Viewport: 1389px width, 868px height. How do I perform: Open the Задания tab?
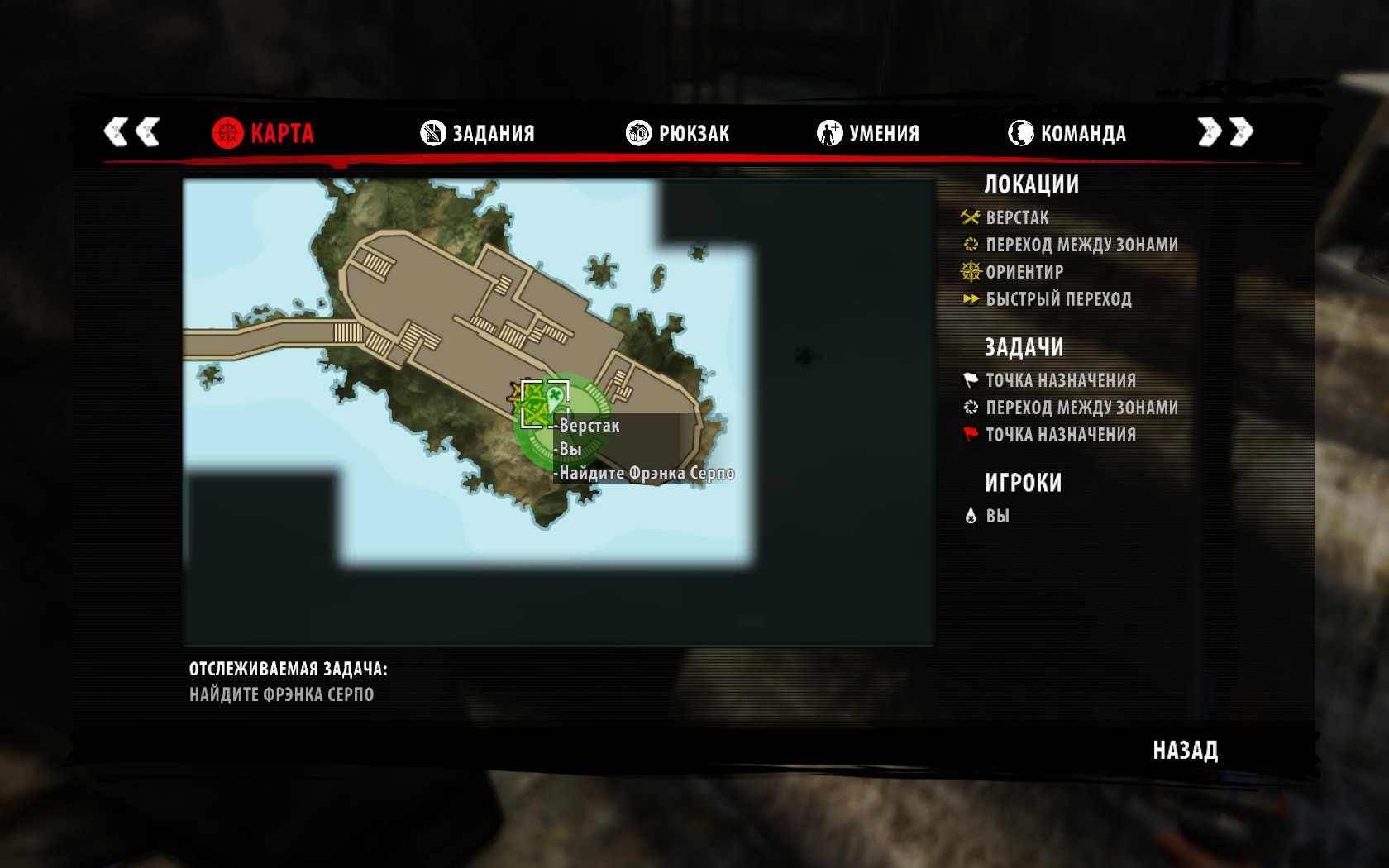click(x=478, y=133)
